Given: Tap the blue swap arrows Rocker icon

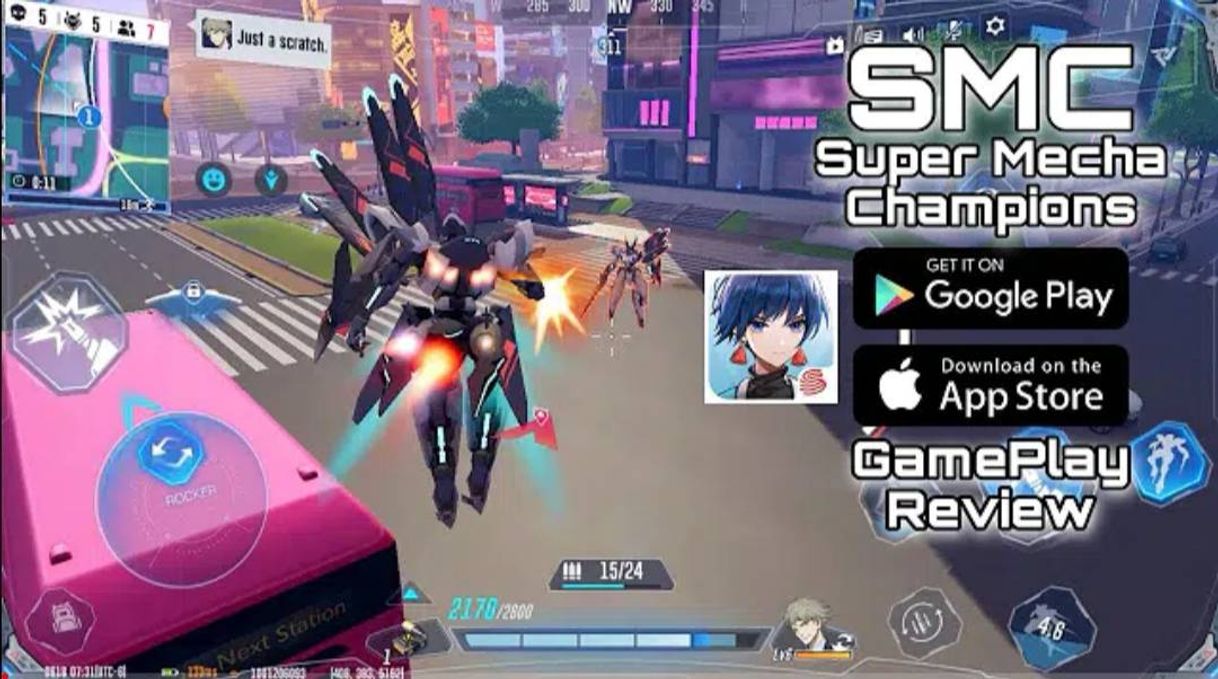Looking at the screenshot, I should 171,453.
